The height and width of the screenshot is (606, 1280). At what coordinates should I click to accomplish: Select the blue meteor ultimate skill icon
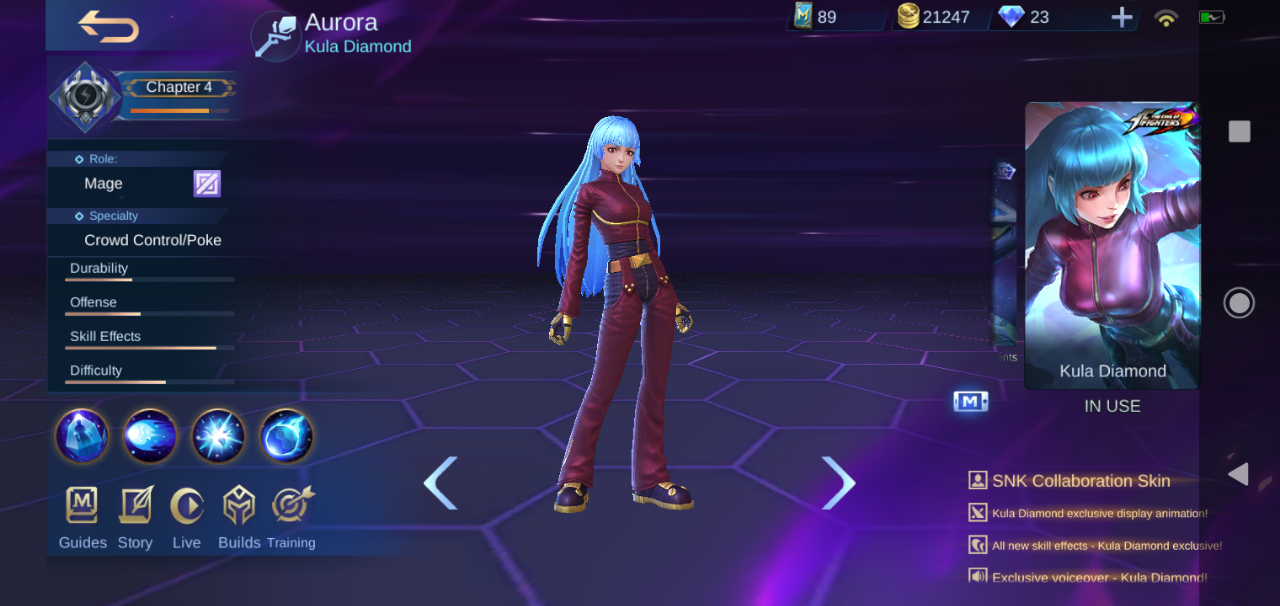(x=287, y=436)
